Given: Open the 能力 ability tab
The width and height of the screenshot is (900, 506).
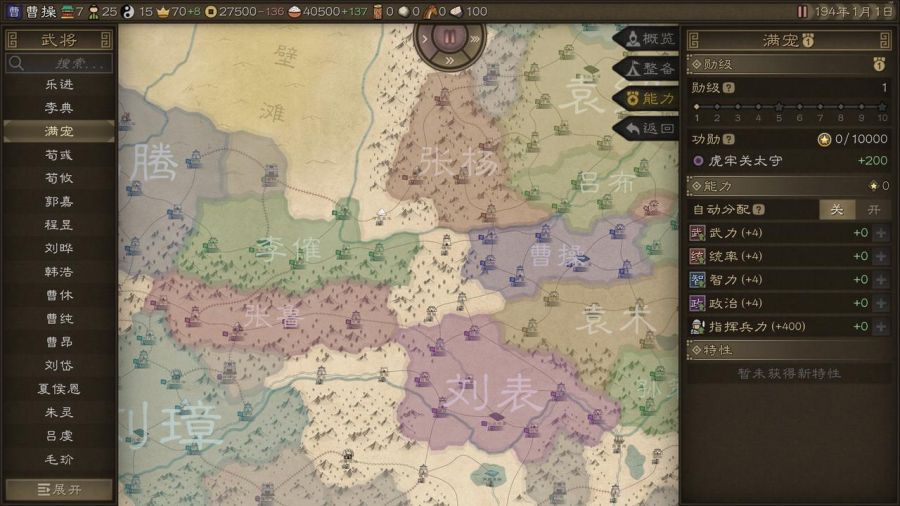Looking at the screenshot, I should point(650,98).
